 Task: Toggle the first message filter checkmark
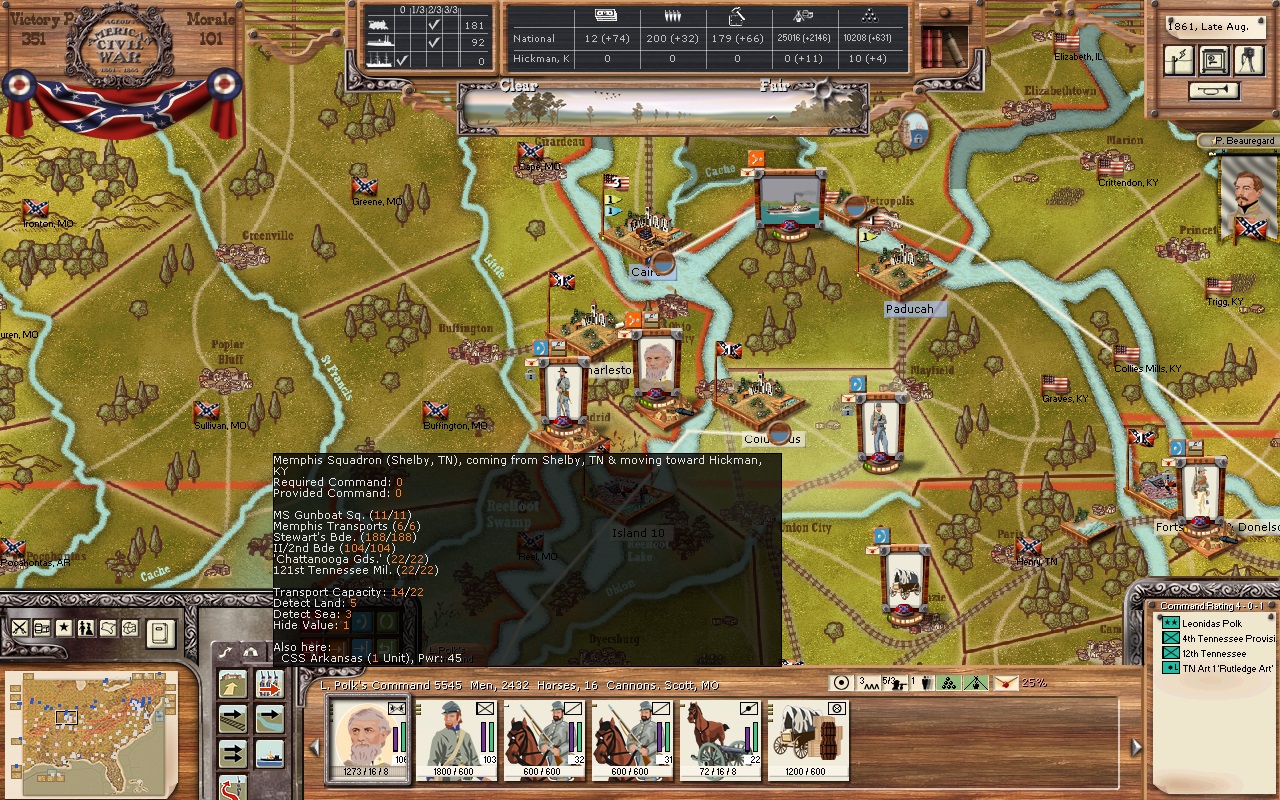[432, 24]
